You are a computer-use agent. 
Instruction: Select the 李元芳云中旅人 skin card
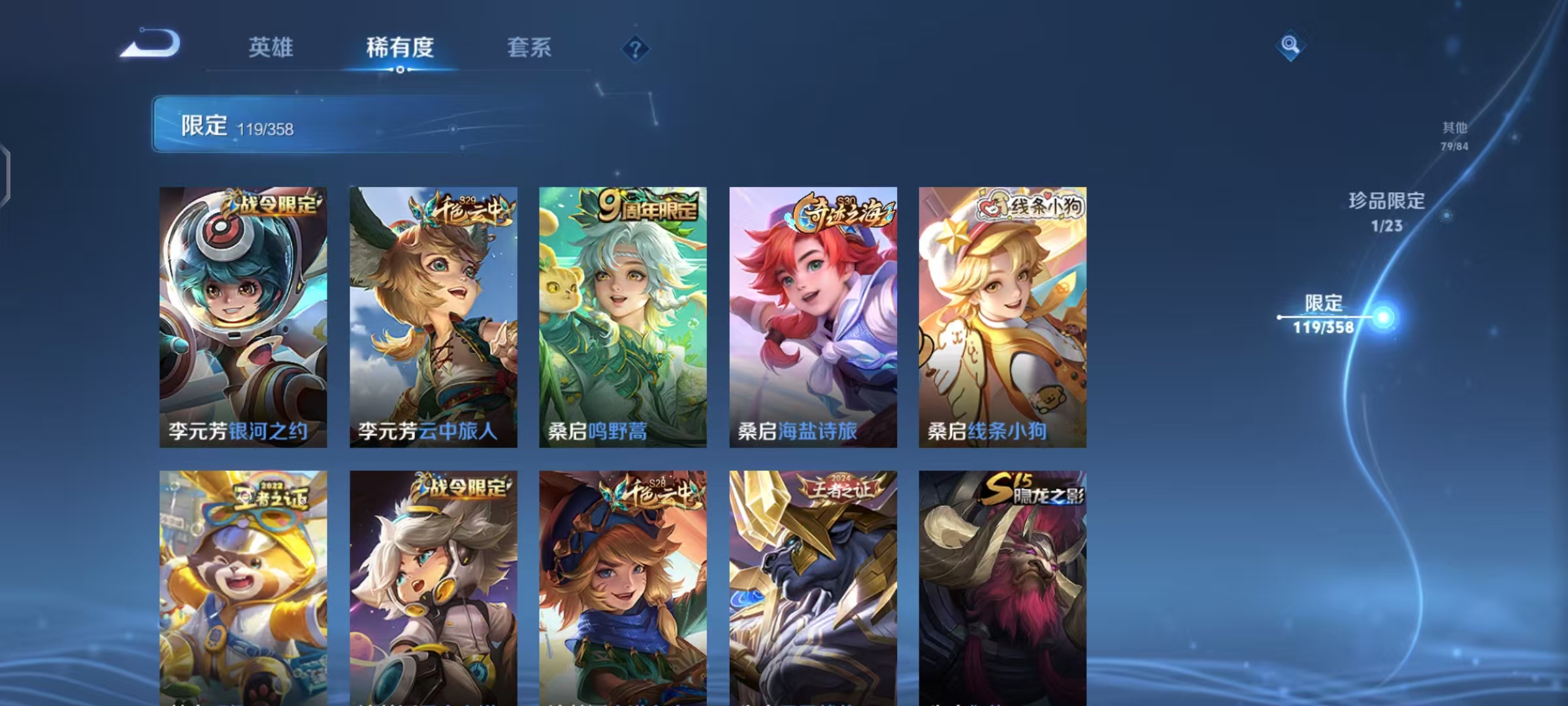coord(433,314)
